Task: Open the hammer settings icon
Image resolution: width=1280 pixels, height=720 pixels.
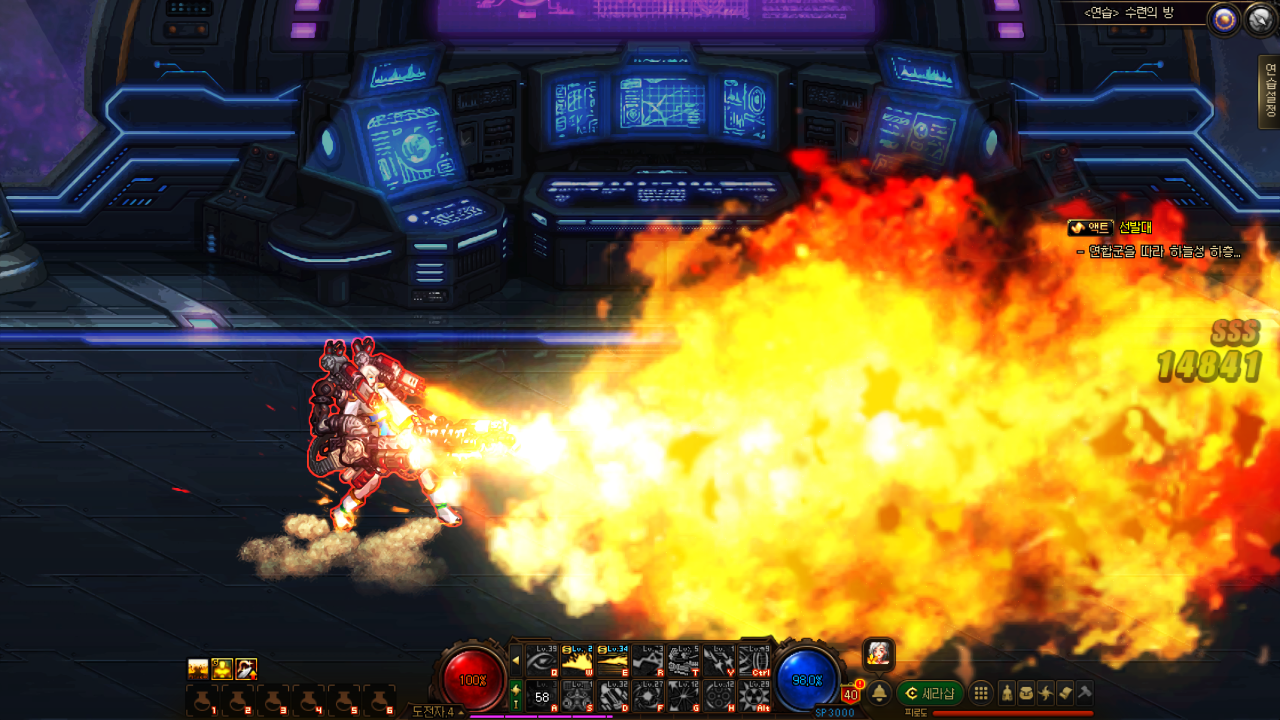Action: coord(1084,693)
